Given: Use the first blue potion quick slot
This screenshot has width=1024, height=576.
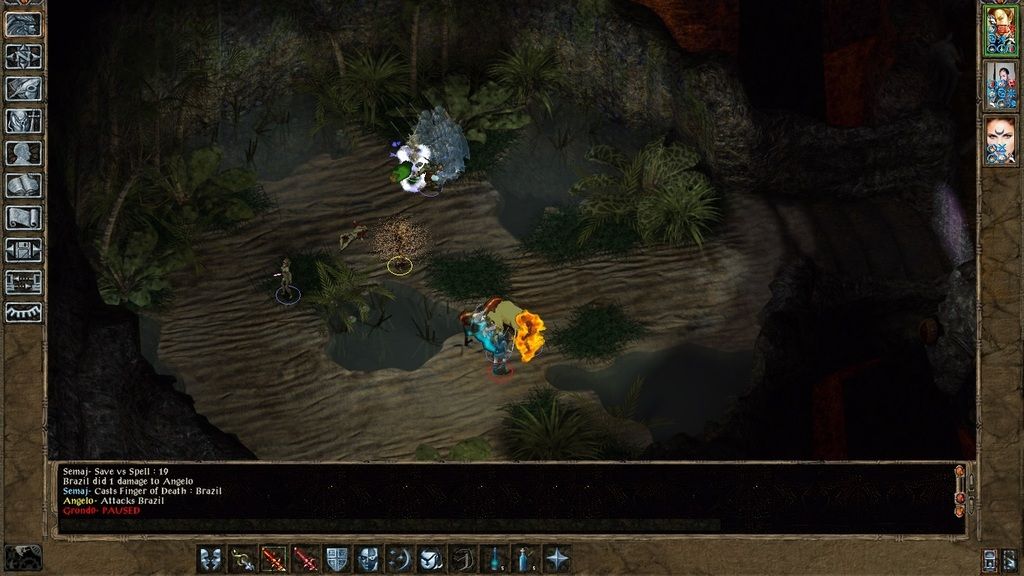Looking at the screenshot, I should (x=494, y=559).
